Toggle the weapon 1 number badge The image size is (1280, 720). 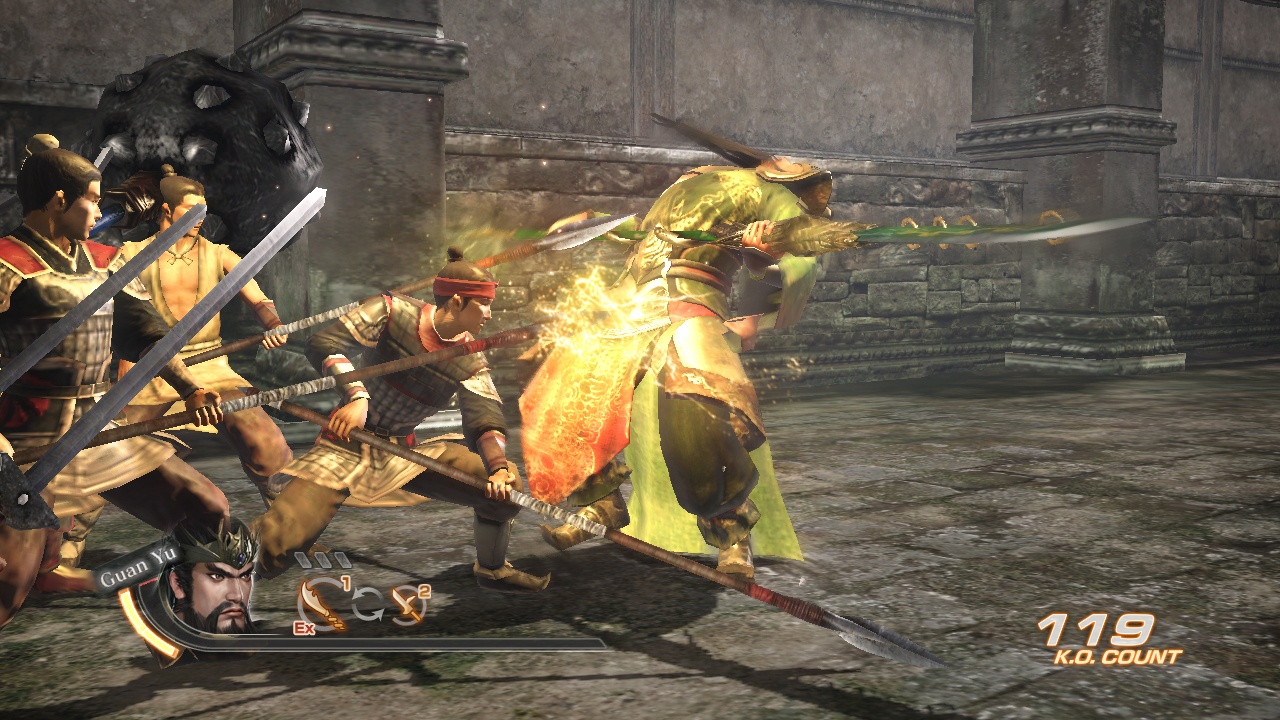tap(344, 582)
